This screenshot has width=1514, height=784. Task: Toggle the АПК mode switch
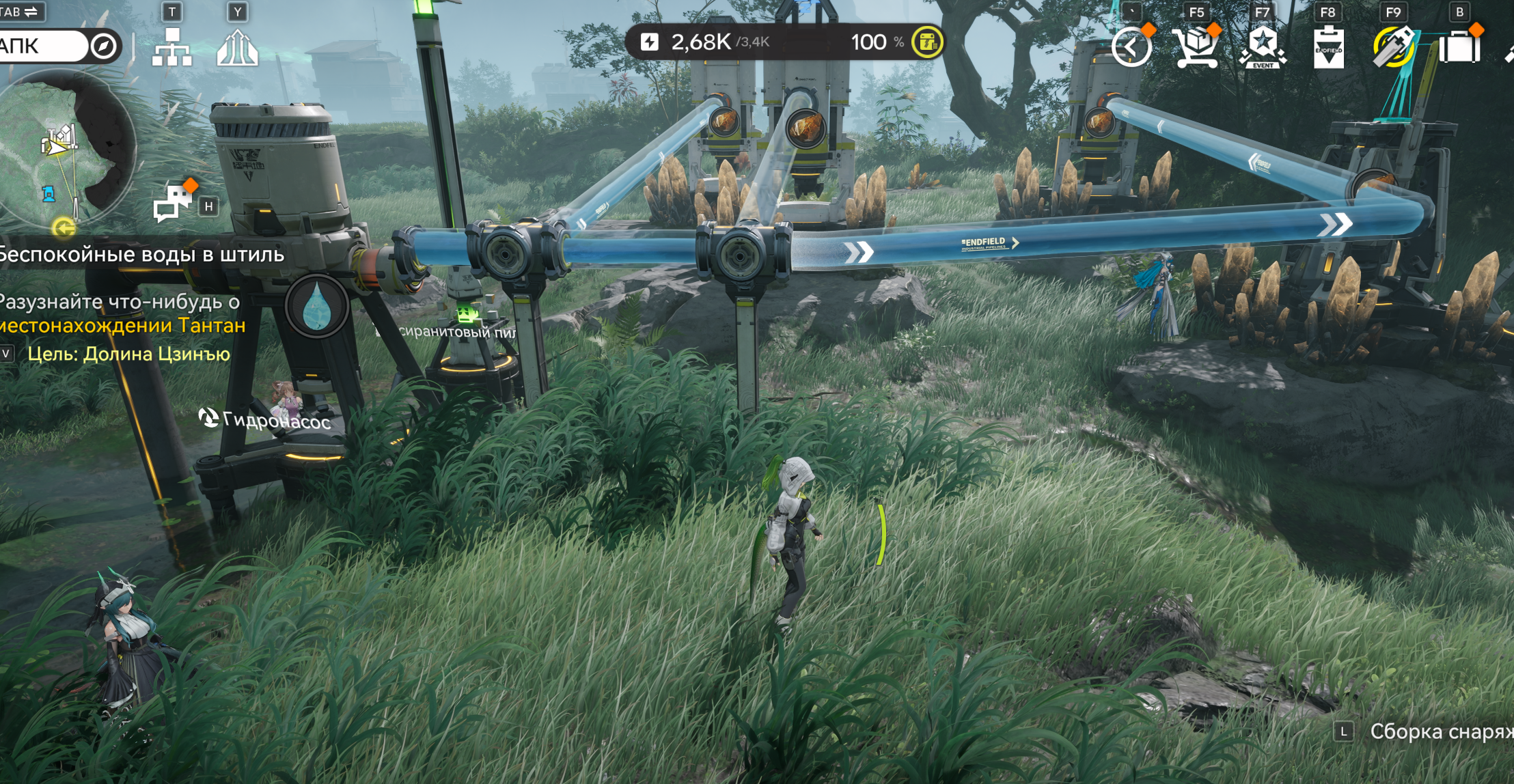tap(42, 46)
